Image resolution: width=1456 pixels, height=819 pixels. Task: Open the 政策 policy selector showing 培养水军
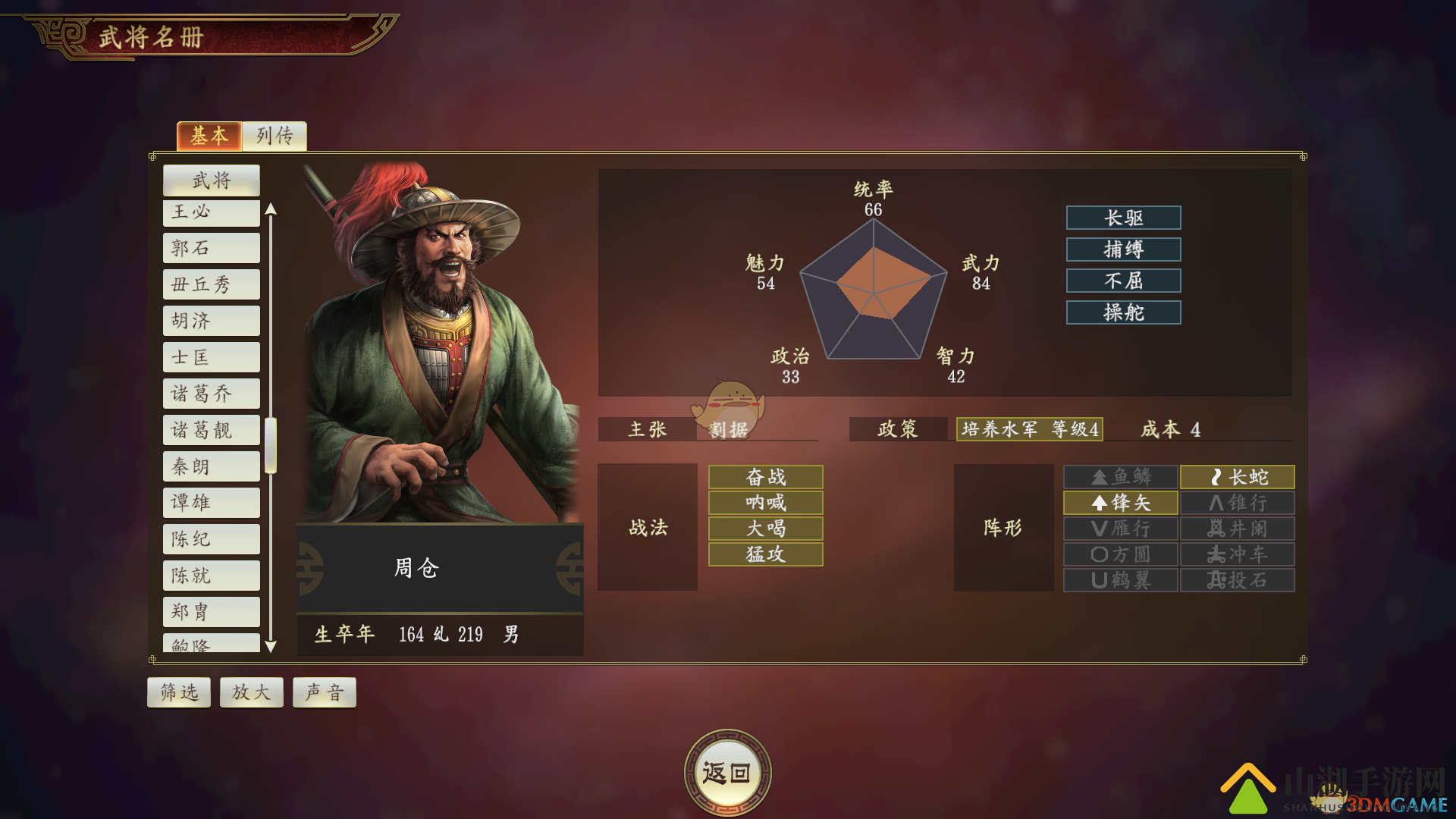click(1029, 429)
